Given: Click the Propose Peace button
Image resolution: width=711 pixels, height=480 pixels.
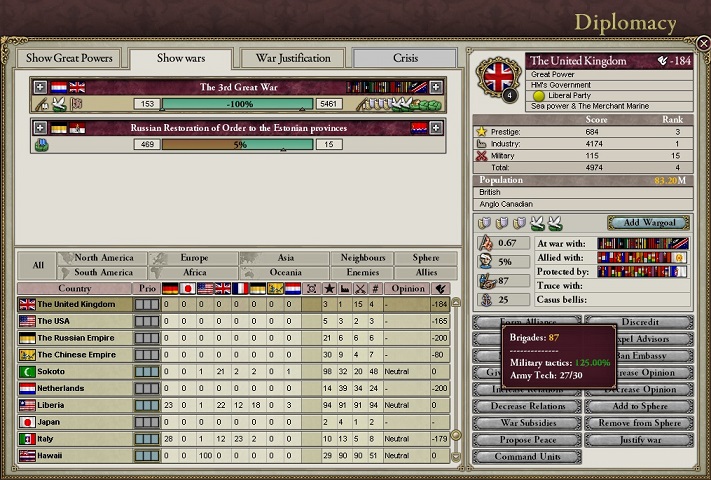Looking at the screenshot, I should click(527, 440).
